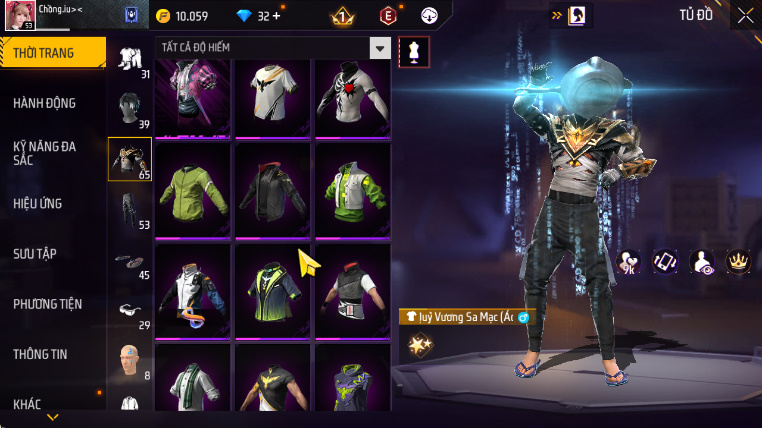Switch to the THÔNG TIN section

tap(44, 353)
